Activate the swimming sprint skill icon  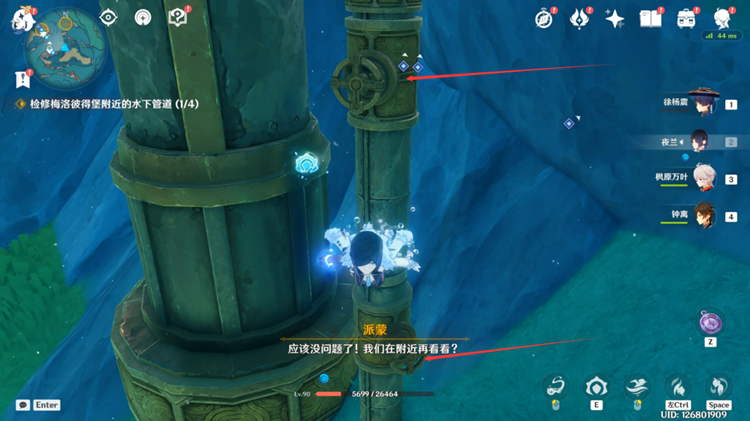[x=636, y=387]
